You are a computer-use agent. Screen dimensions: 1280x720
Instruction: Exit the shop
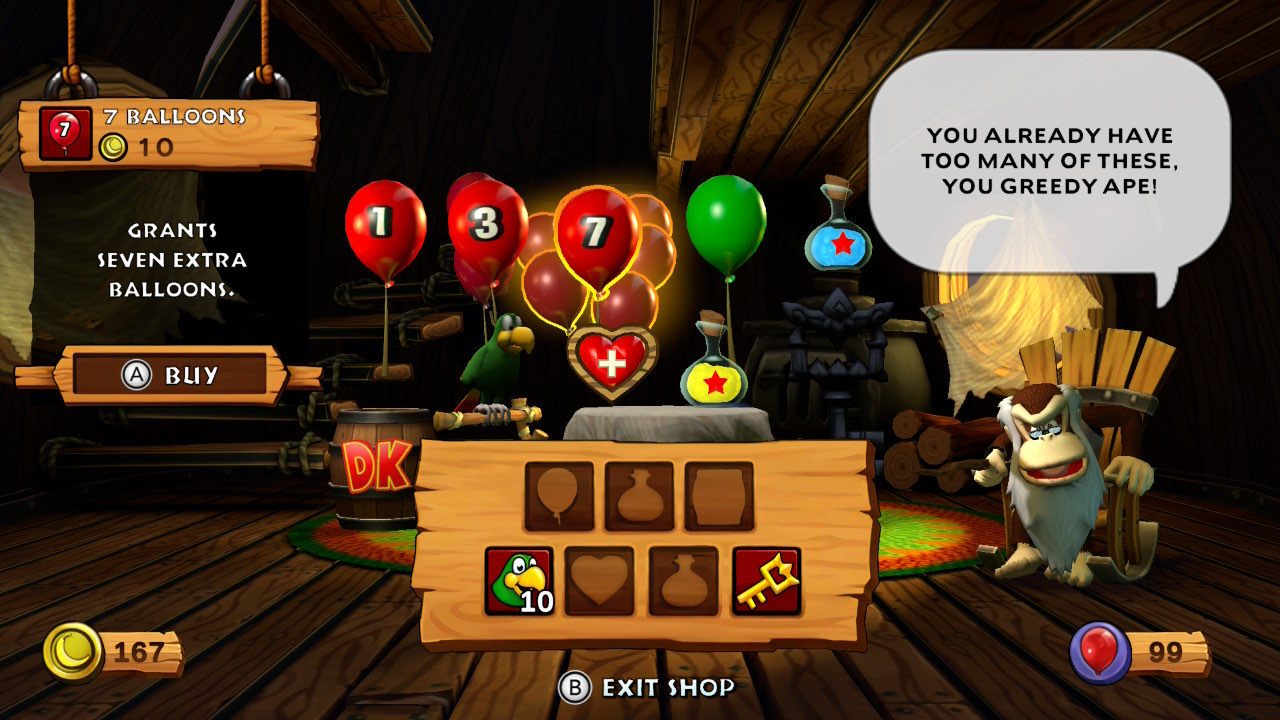coord(648,687)
